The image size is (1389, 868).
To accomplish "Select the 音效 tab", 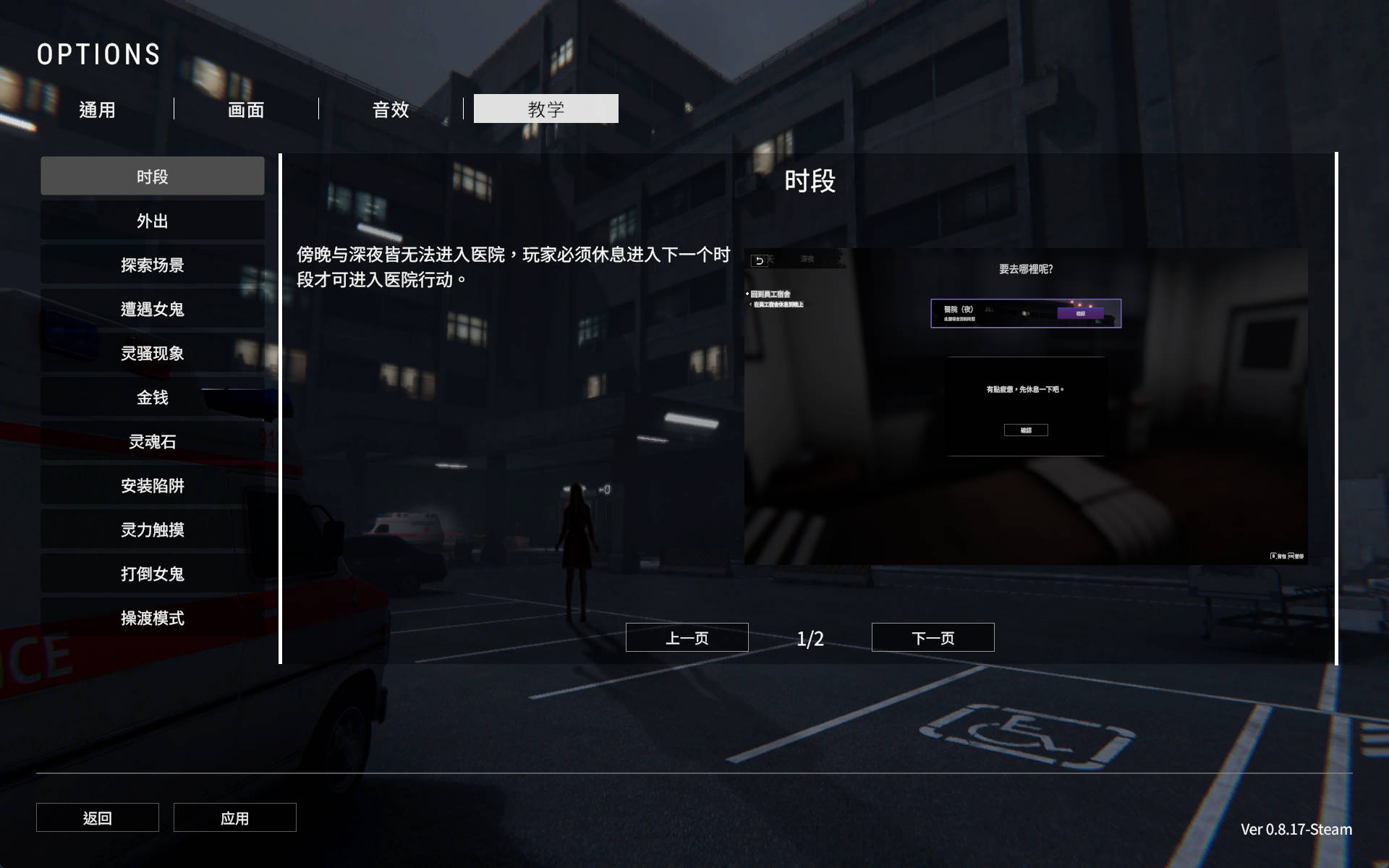I will (x=391, y=109).
